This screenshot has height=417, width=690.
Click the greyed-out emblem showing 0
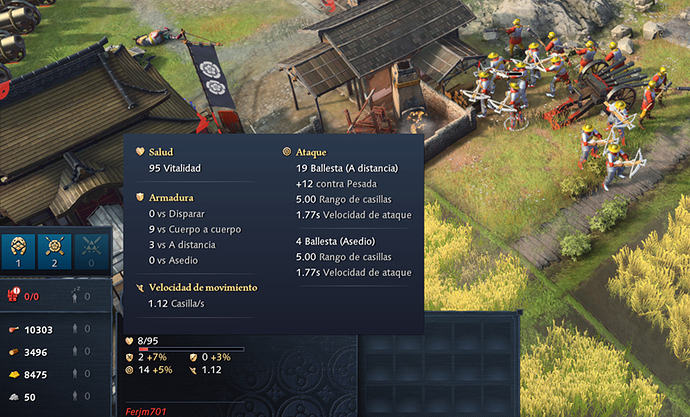[x=92, y=251]
